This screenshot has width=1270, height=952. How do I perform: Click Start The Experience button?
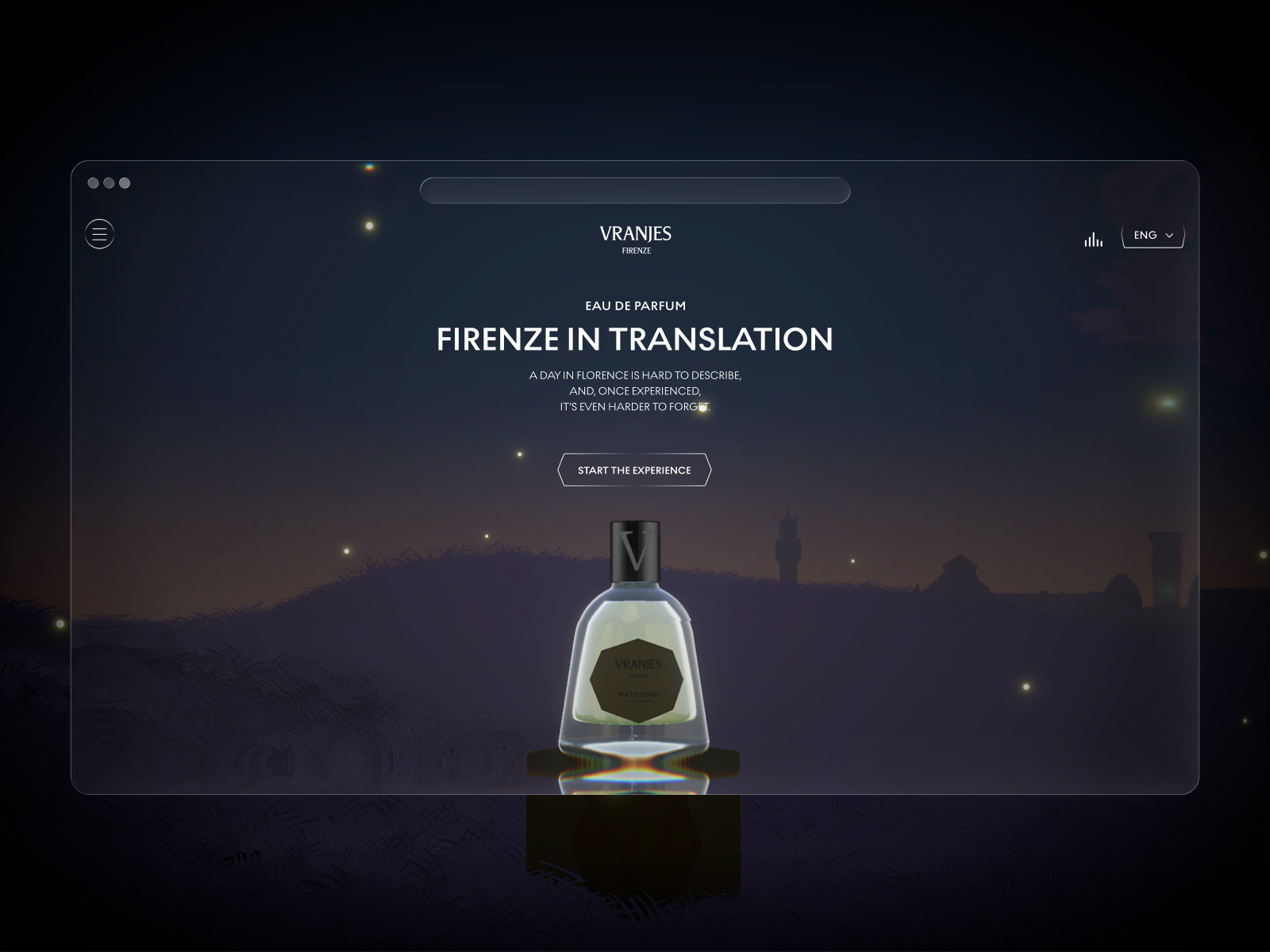[634, 470]
